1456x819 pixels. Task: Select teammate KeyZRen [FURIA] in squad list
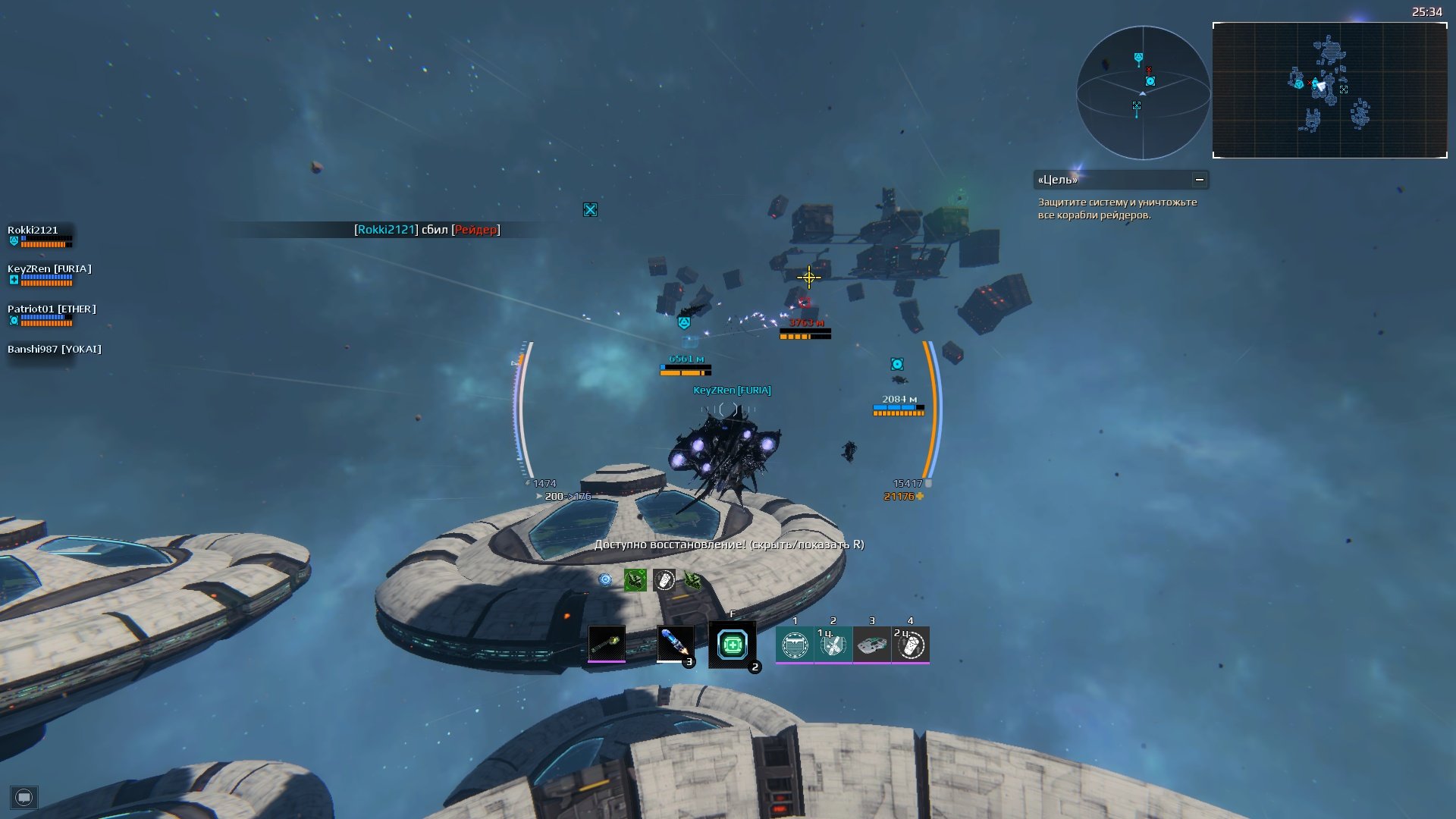[49, 269]
